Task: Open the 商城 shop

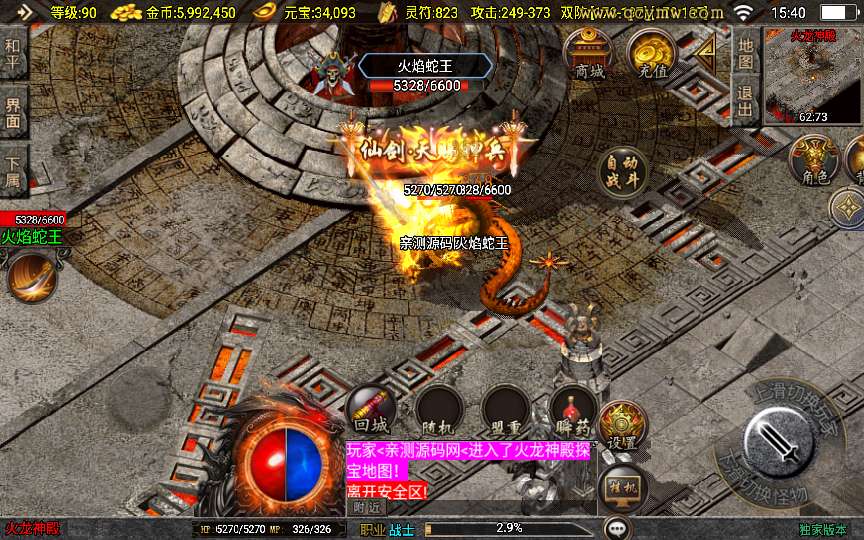Action: pyautogui.click(x=588, y=54)
